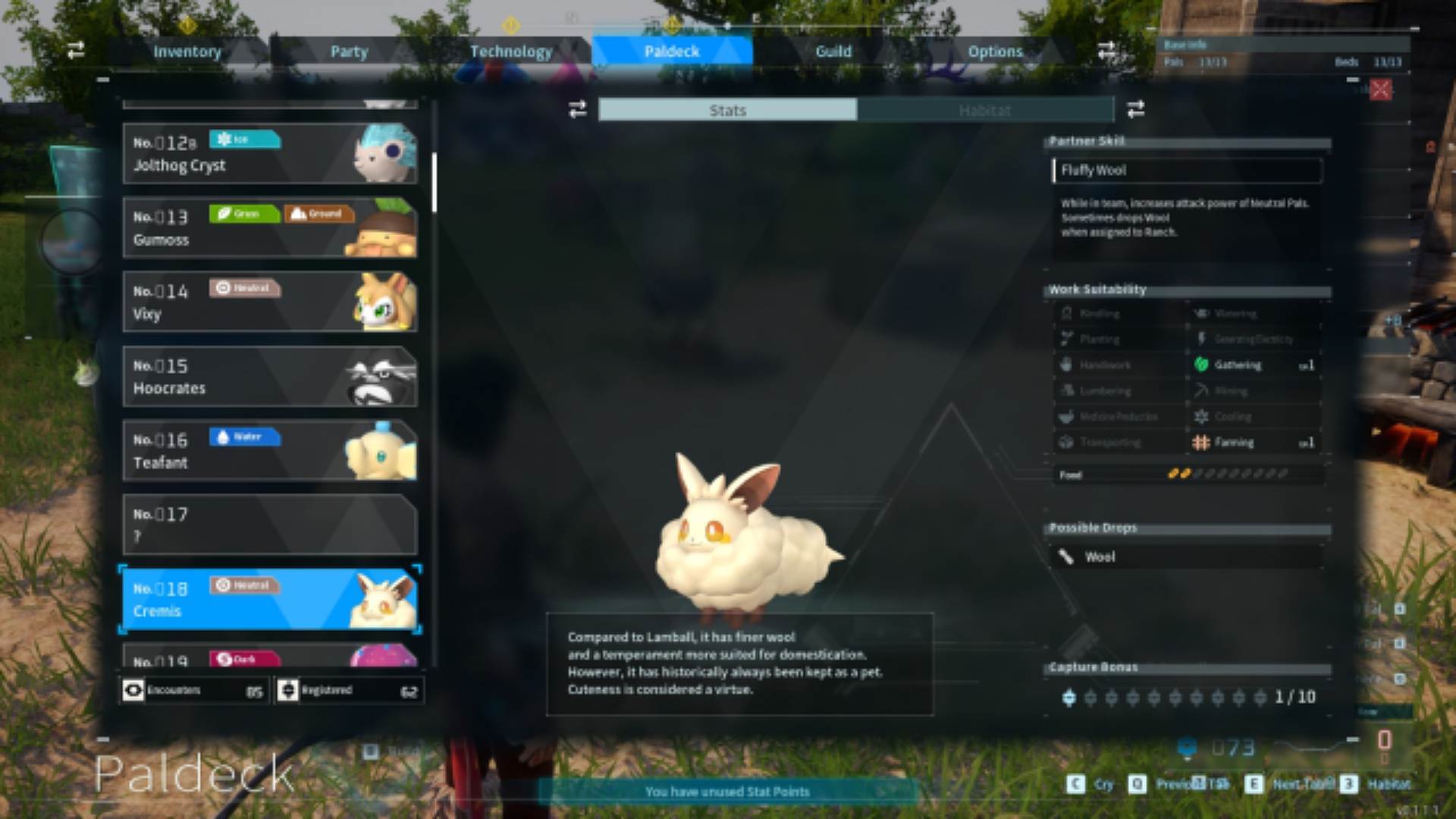Select the Wool possible drop row
The width and height of the screenshot is (1456, 819).
pos(1187,557)
